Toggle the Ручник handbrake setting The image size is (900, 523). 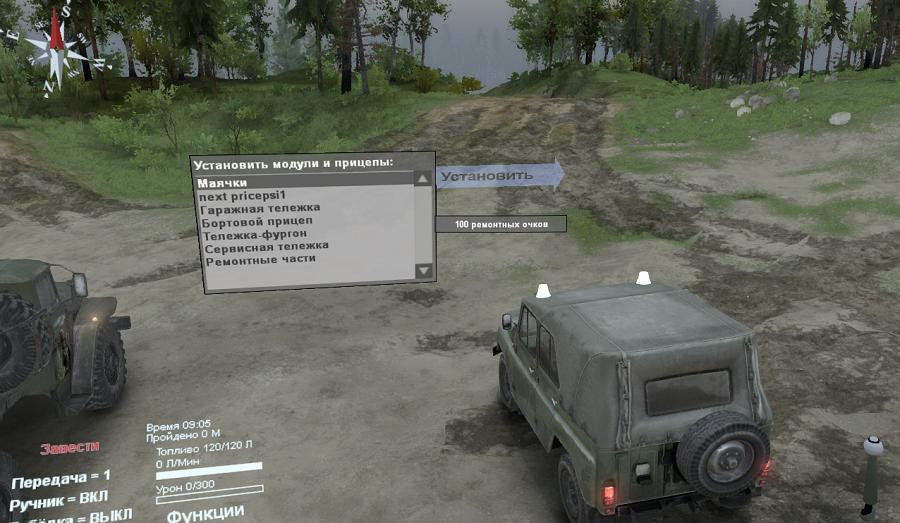60,497
